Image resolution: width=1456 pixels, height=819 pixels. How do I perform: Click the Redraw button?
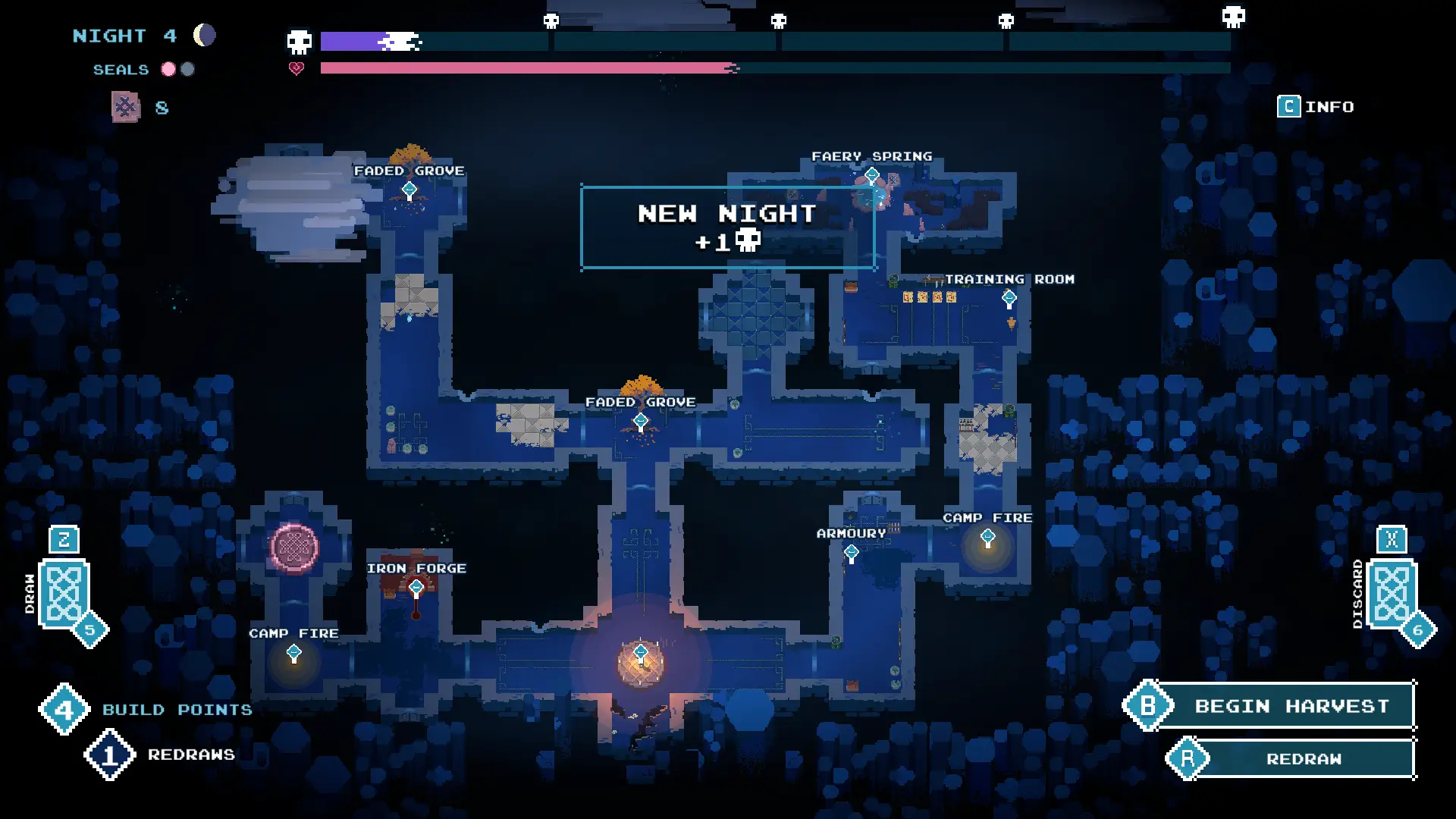[1303, 759]
